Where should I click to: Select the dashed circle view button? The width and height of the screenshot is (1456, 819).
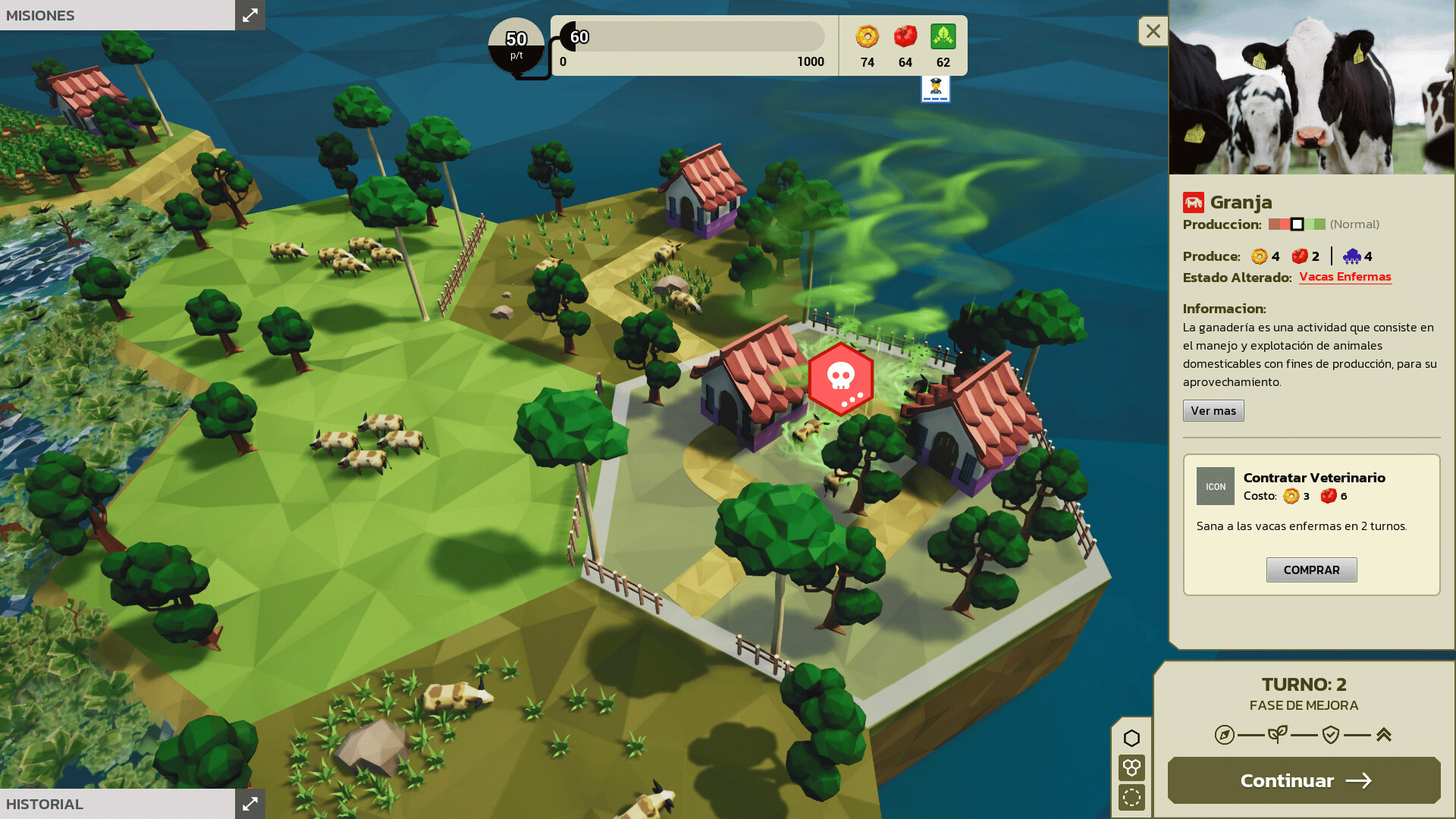[1131, 797]
